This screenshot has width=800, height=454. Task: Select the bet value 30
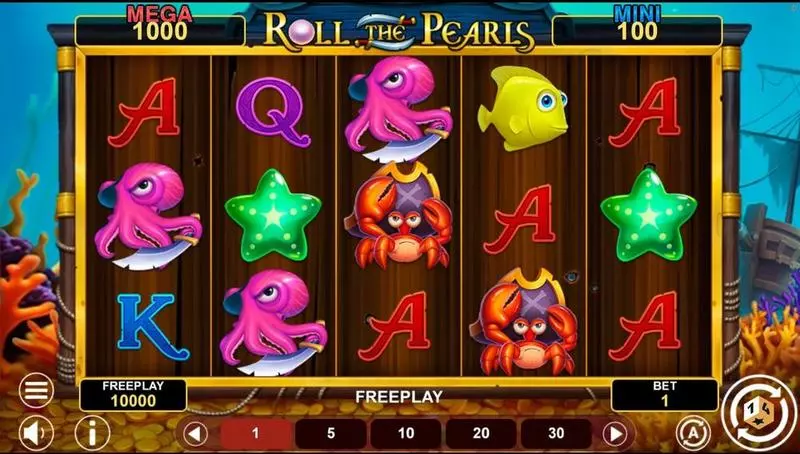pos(556,434)
